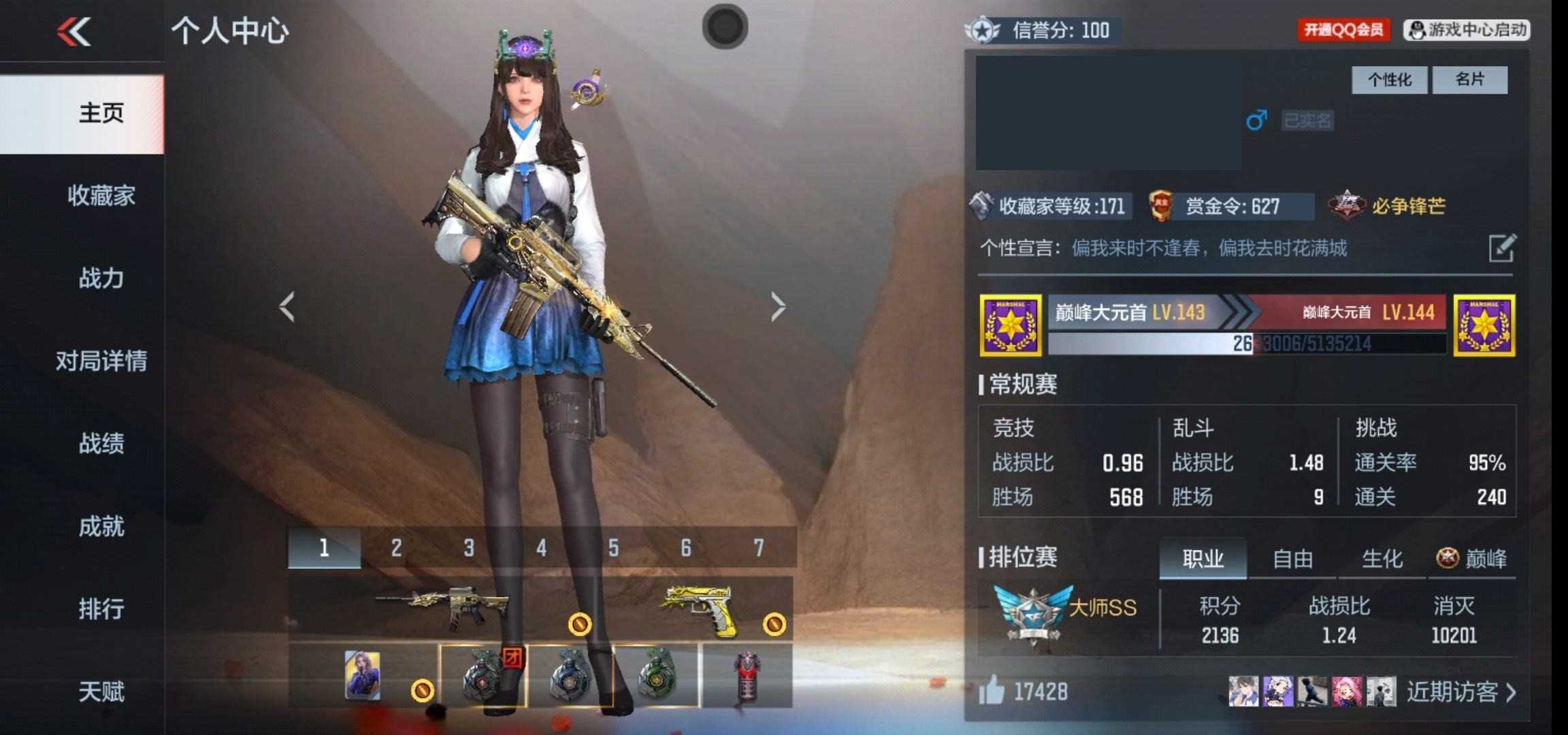
Task: Open the 收藏家 menu entry
Action: click(x=101, y=196)
